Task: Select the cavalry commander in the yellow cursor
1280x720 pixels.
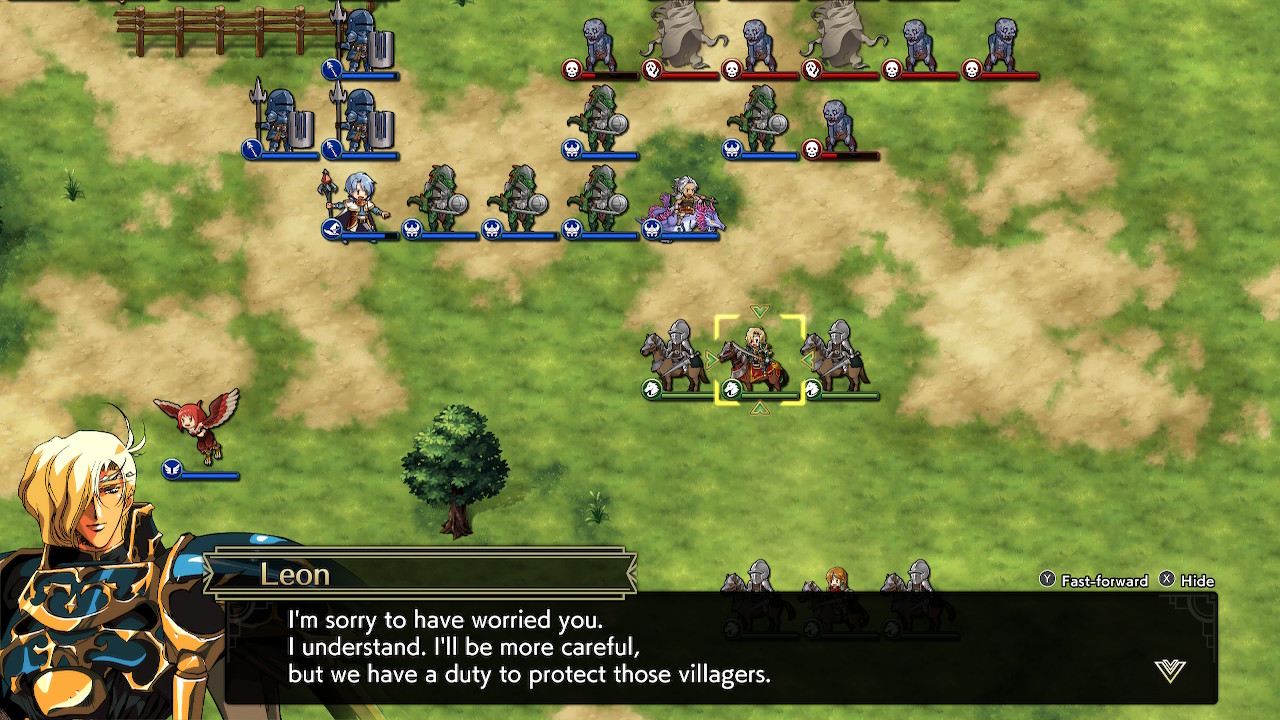Action: pyautogui.click(x=759, y=359)
